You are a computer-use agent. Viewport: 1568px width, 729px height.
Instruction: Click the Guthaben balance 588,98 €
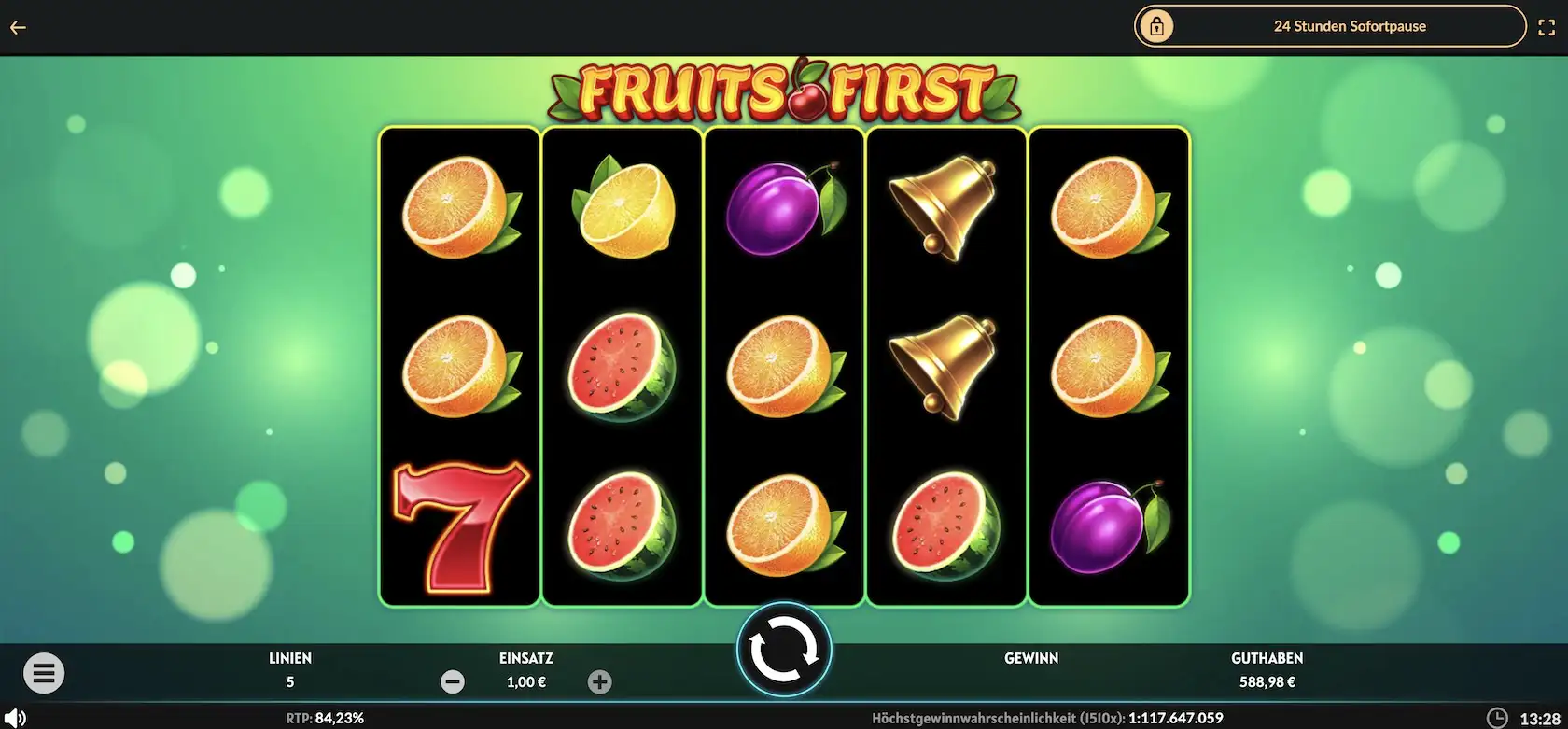pos(1267,681)
